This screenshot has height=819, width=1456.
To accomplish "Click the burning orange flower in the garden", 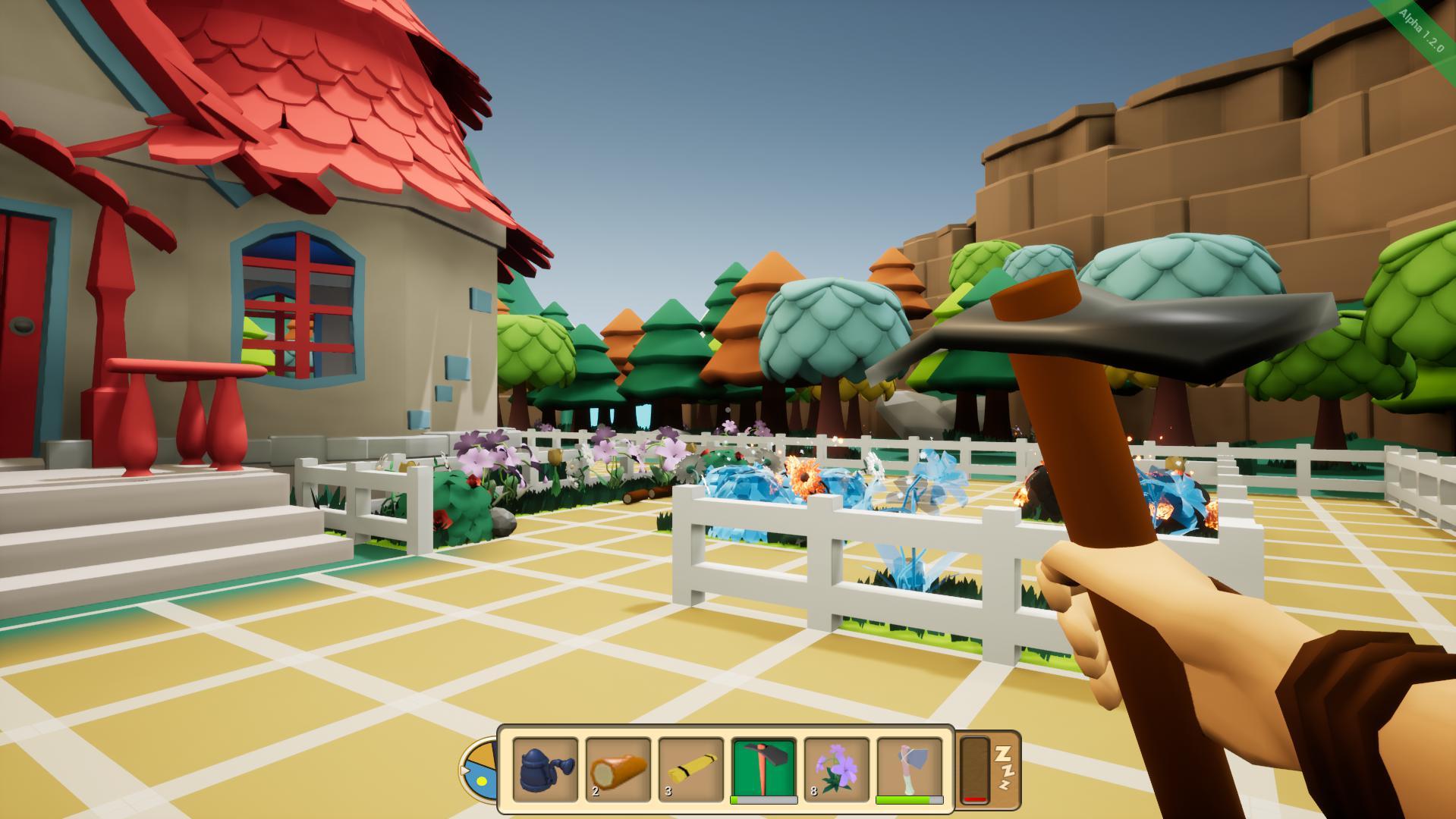I will tap(804, 475).
